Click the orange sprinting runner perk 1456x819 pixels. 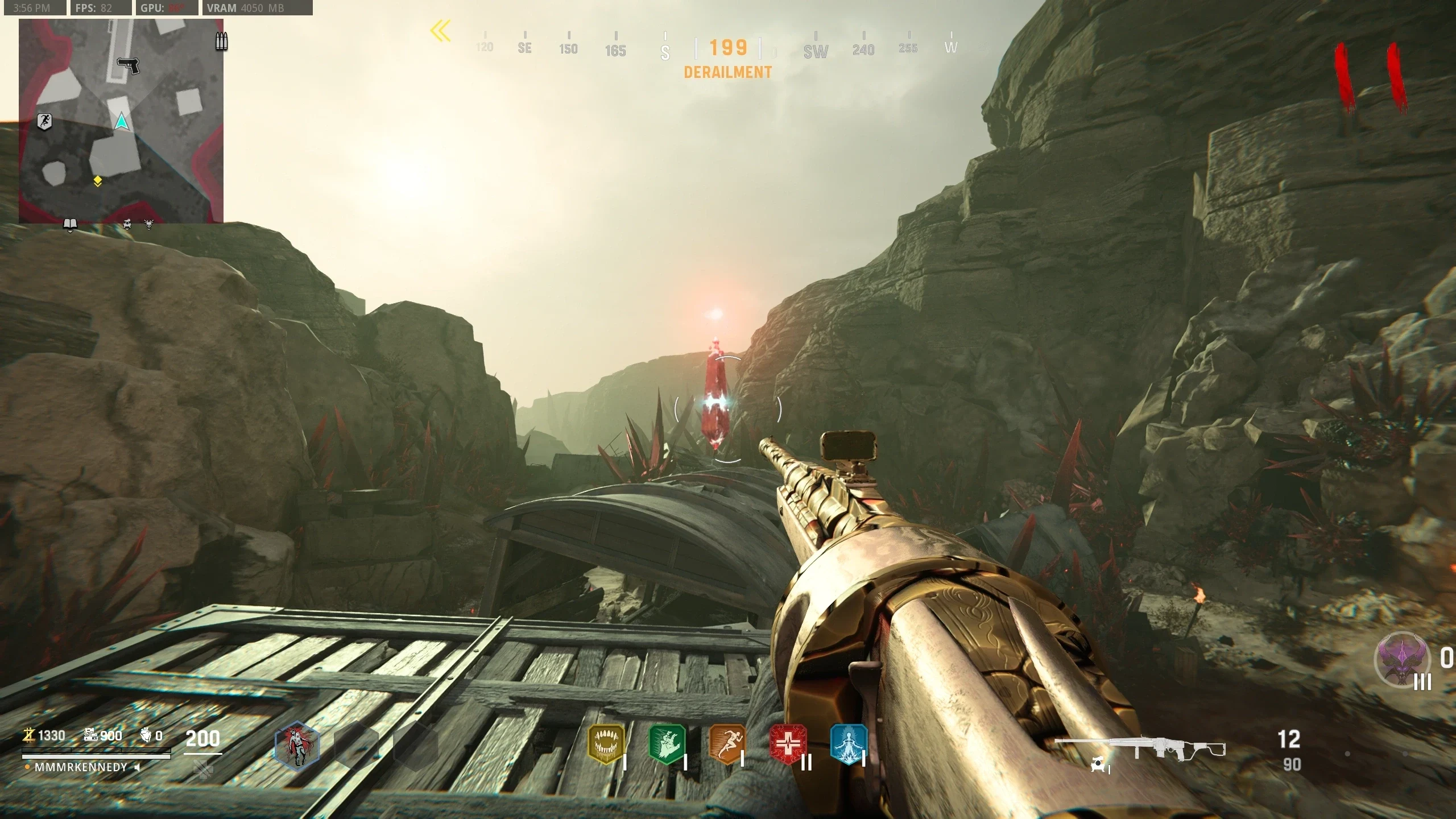727,744
